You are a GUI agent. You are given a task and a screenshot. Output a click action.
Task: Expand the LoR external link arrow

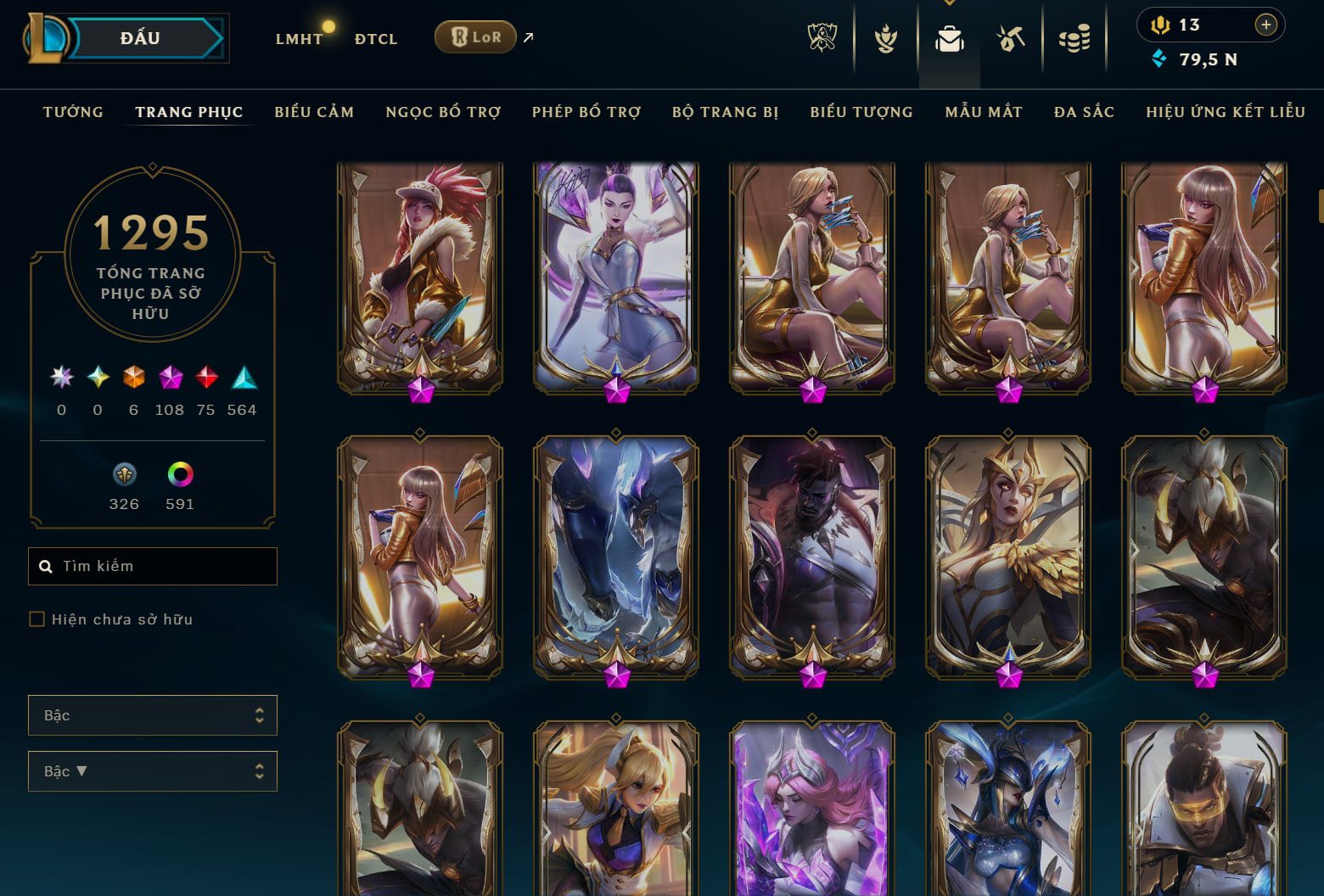(x=528, y=37)
